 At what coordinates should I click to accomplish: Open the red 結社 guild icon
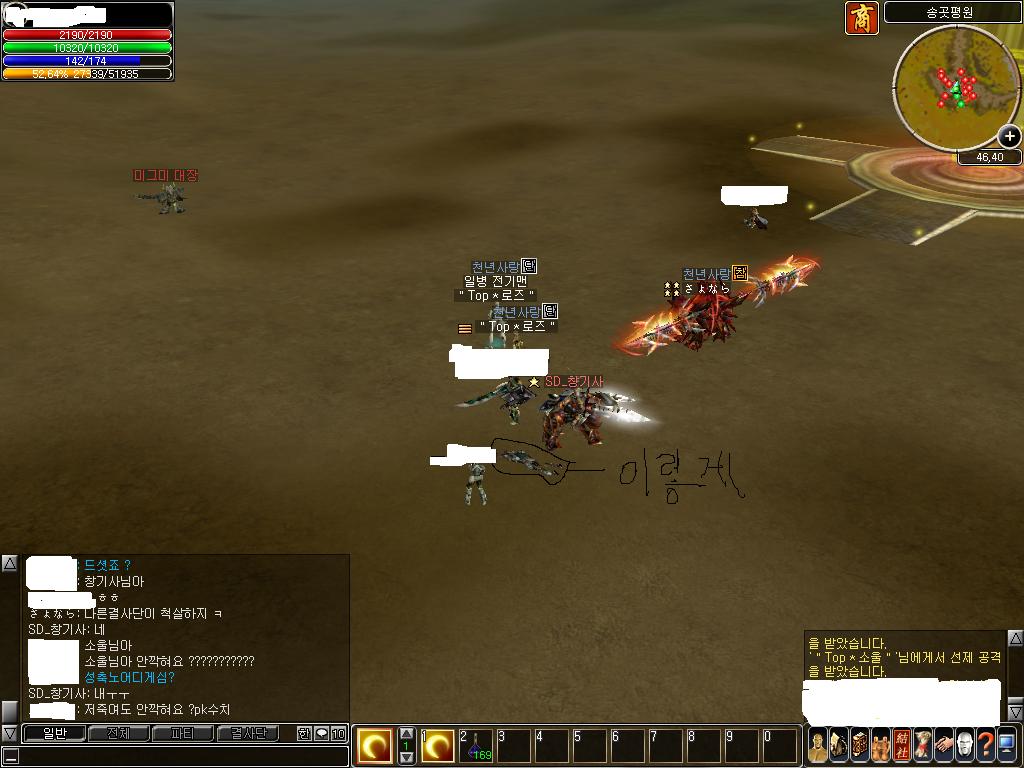coord(902,745)
